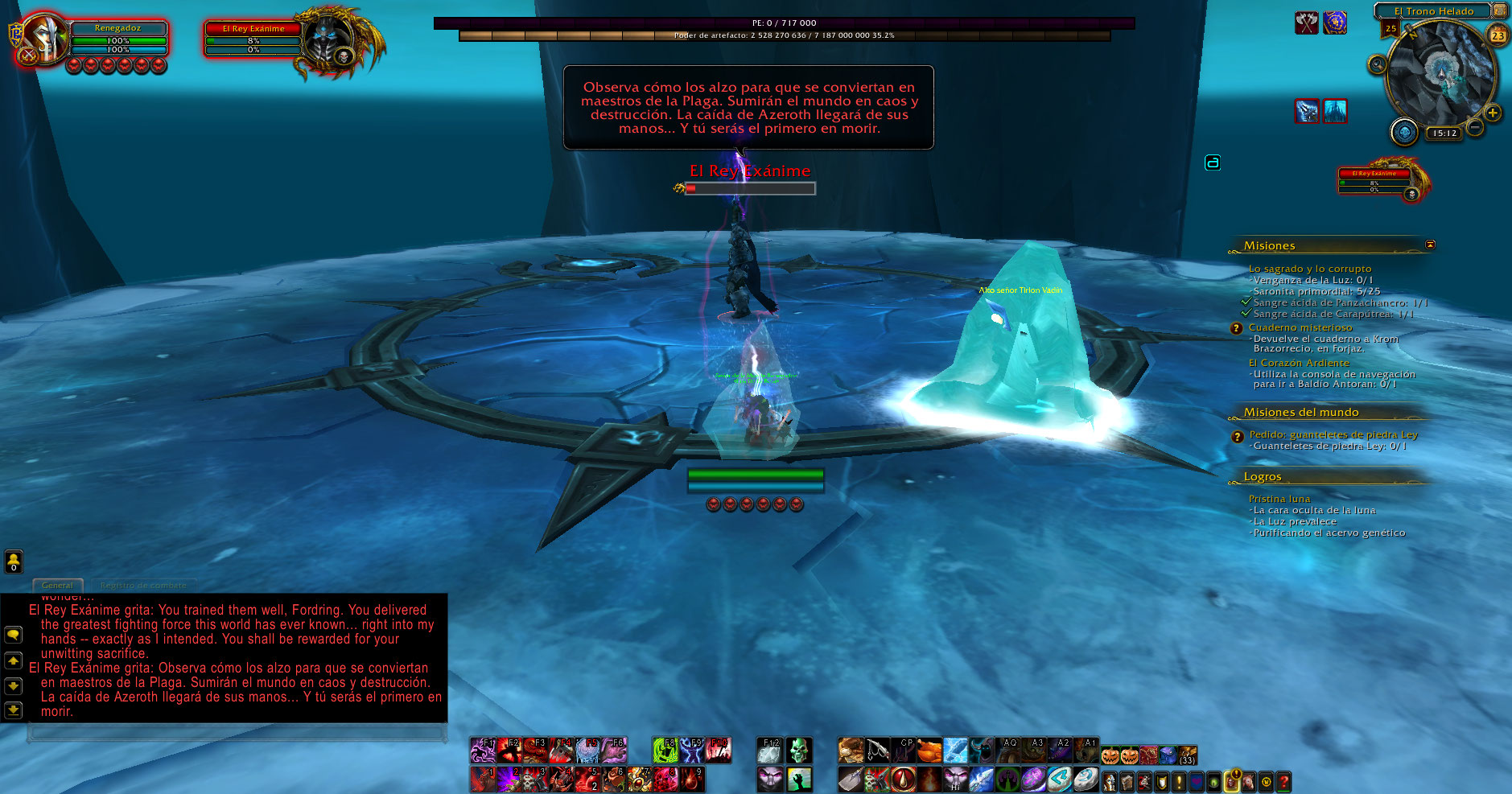
Task: Activate the green skull ability icon
Action: [797, 751]
